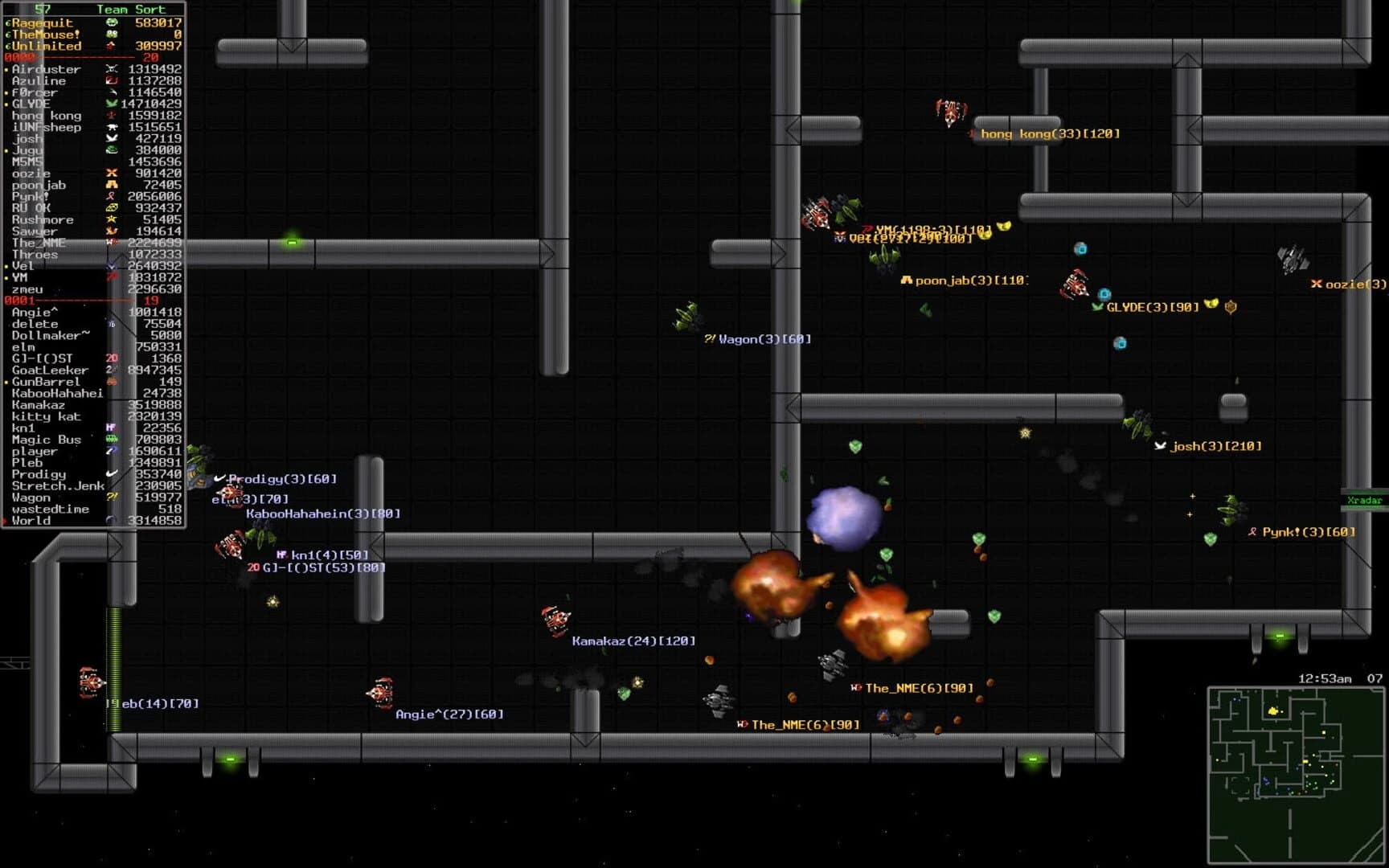Select GLYDE's green bird banner icon
The height and width of the screenshot is (868, 1389).
coord(110,102)
